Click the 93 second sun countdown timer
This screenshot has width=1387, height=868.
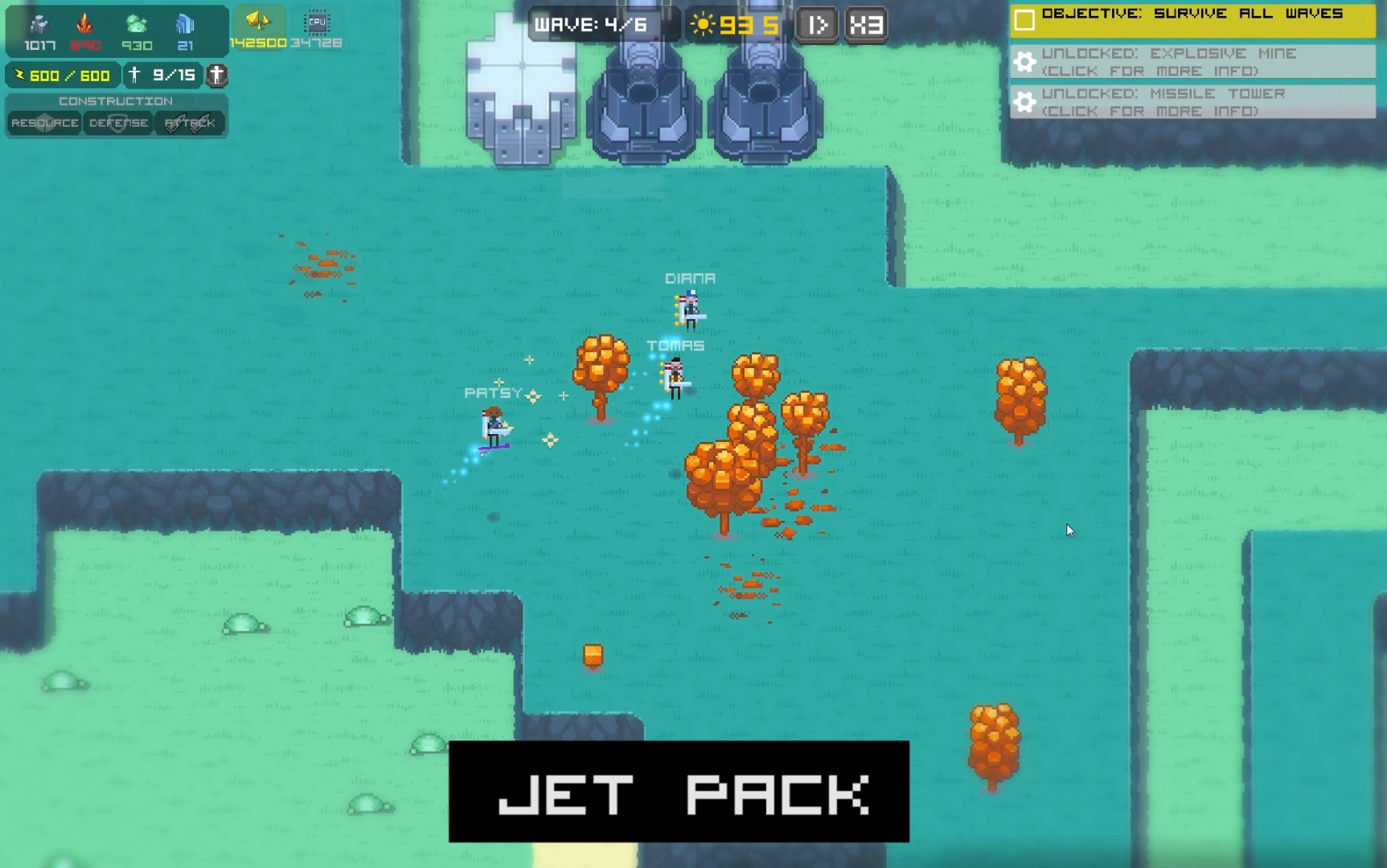(733, 24)
